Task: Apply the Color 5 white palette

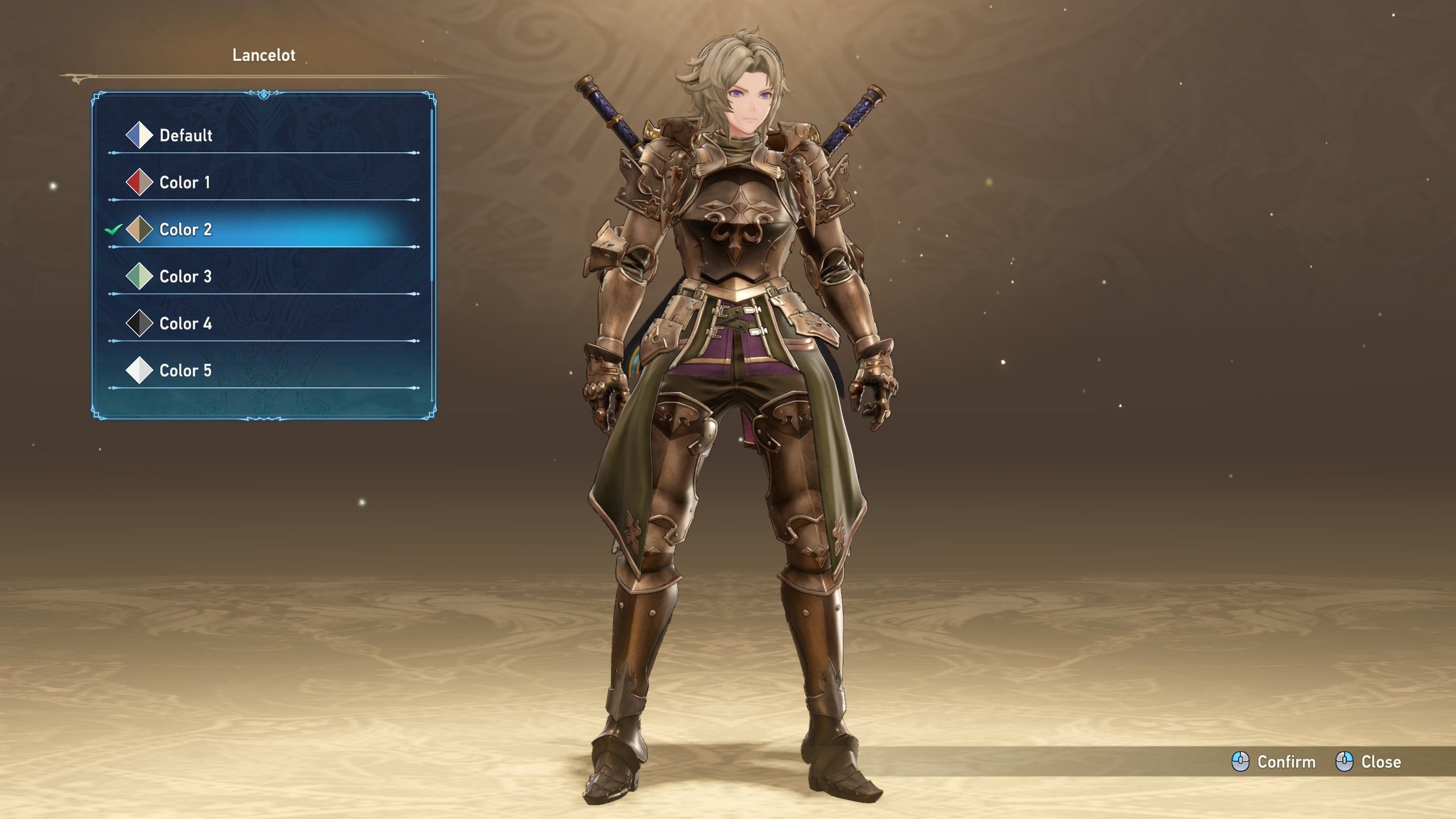Action: 186,371
